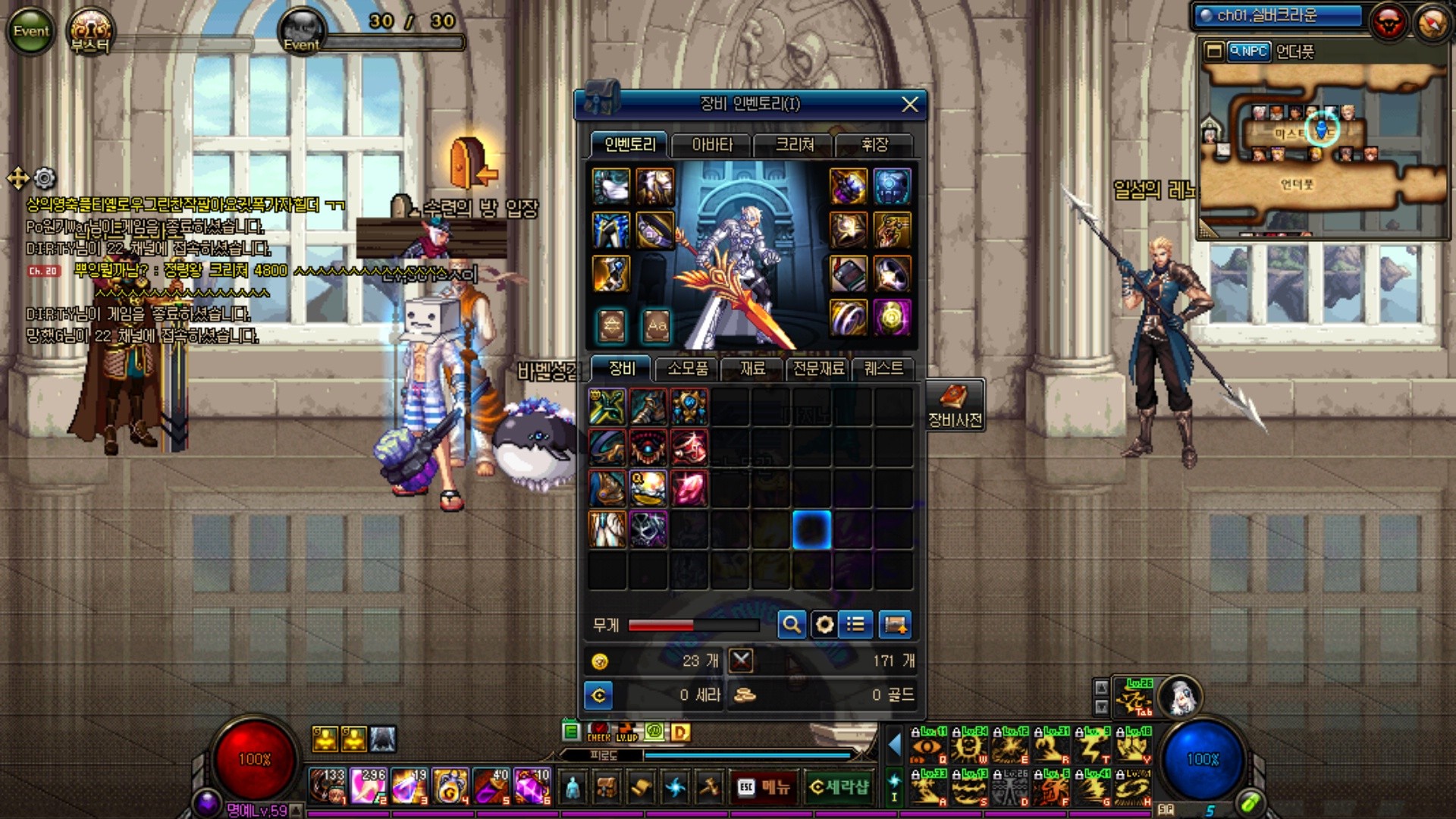View the 퀘스트 items tab
The image size is (1456, 819).
[x=883, y=369]
